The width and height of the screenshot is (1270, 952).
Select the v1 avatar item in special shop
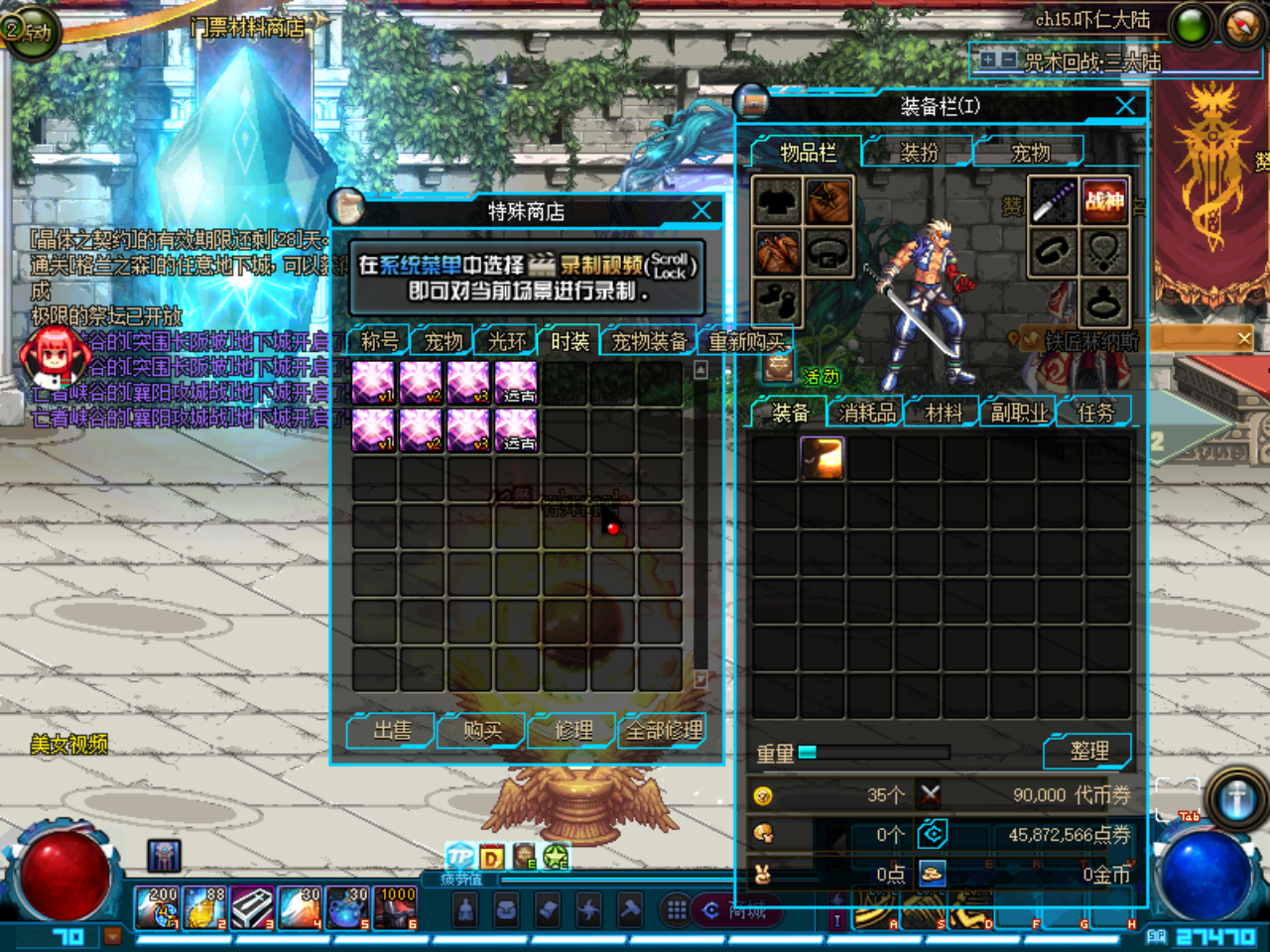[372, 380]
